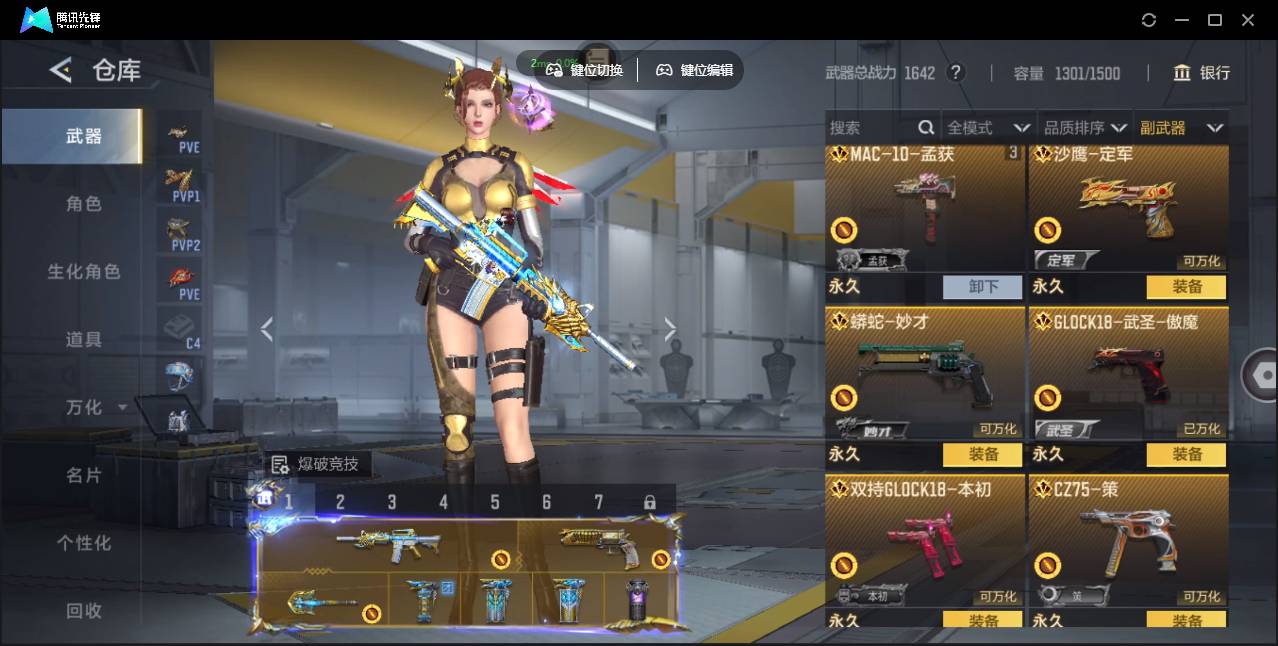Open the 名片 tab
The width and height of the screenshot is (1278, 646).
(84, 475)
